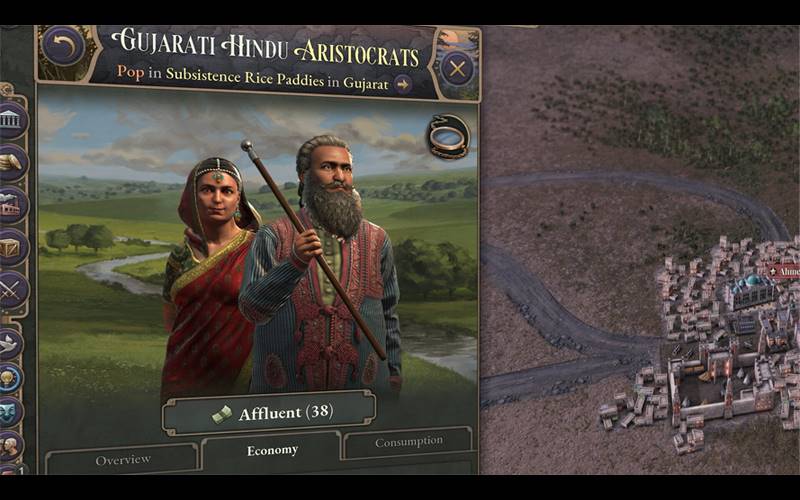
Task: Open the theater mask culture sidebar icon
Action: (11, 411)
